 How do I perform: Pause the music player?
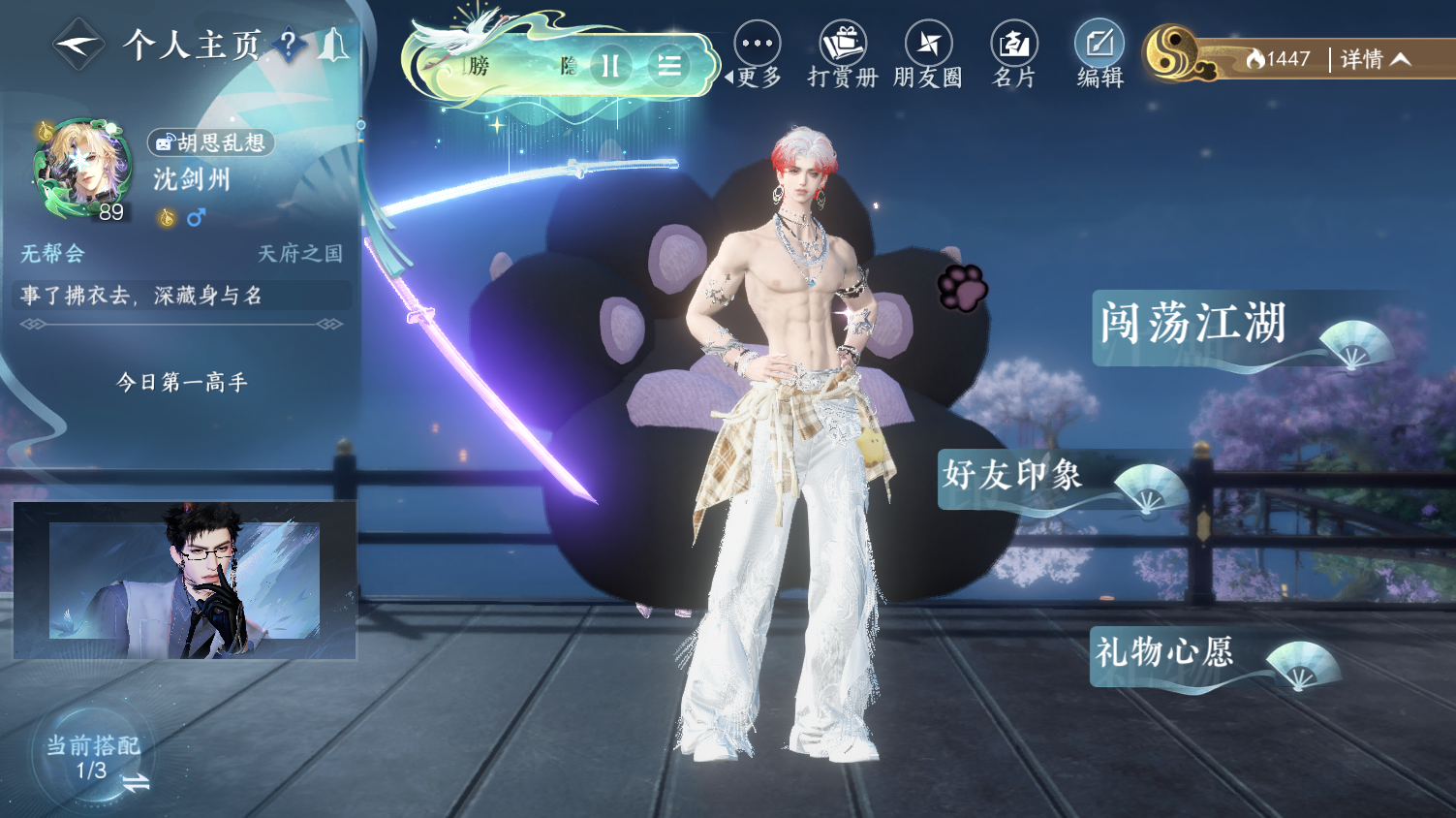pyautogui.click(x=610, y=66)
